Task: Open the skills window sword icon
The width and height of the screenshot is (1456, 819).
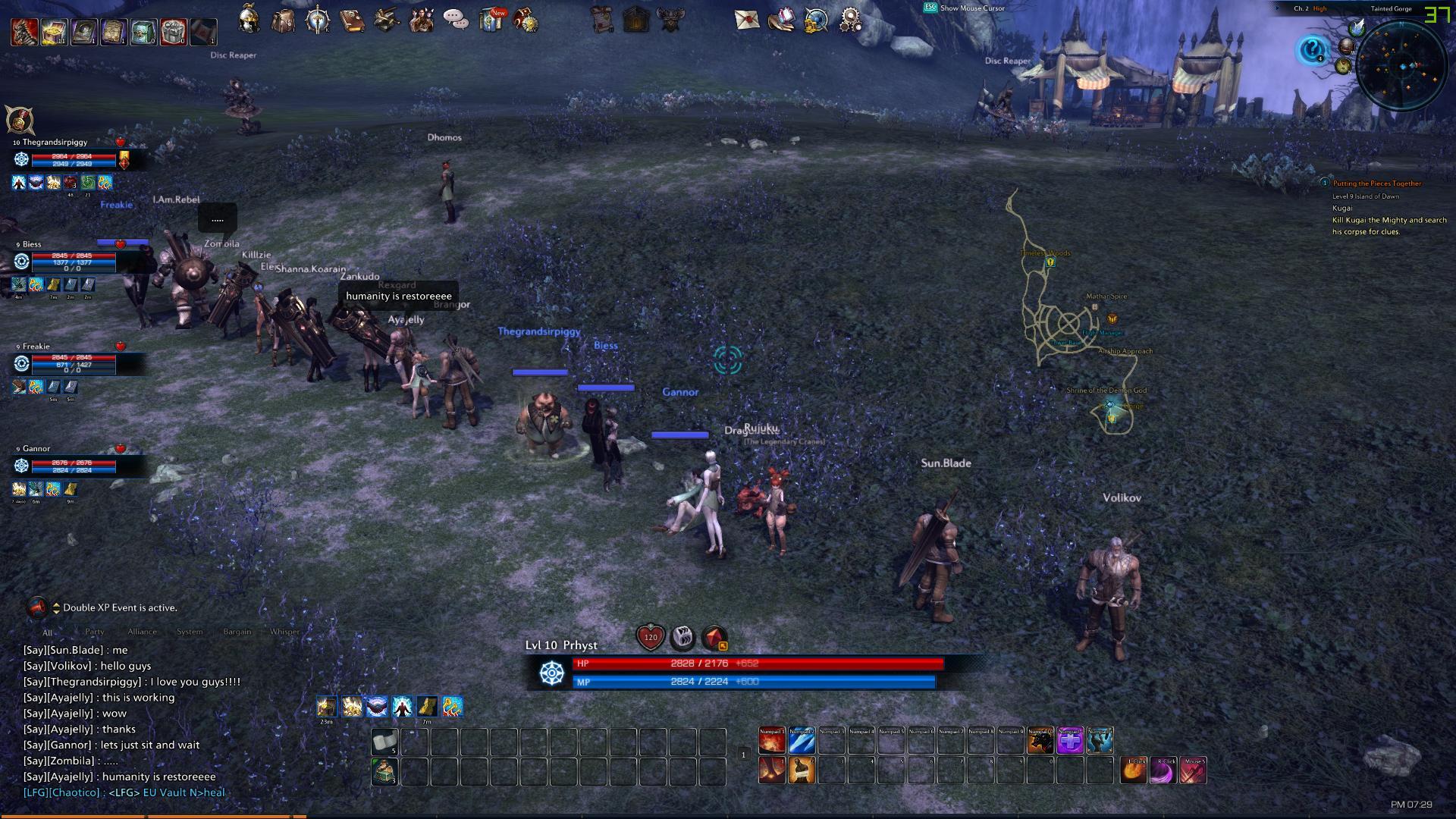Action: (x=316, y=18)
